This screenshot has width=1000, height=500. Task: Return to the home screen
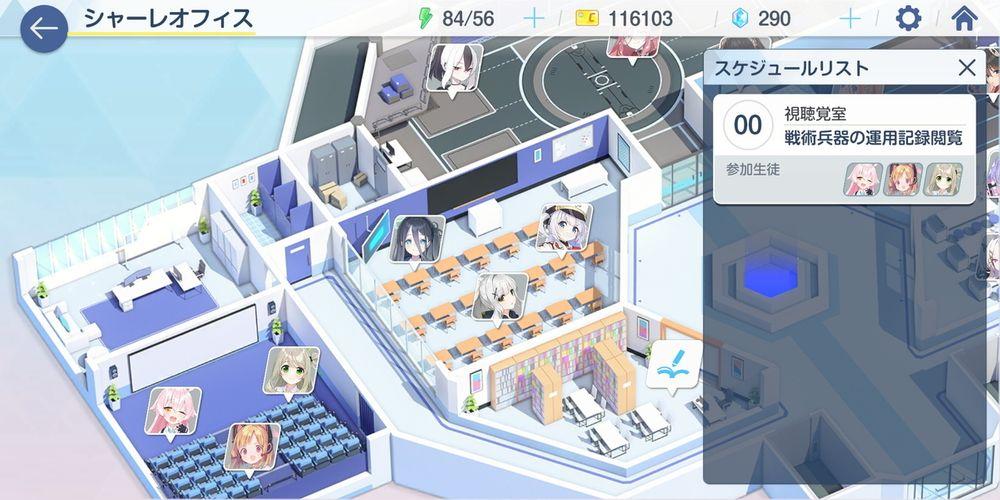pyautogui.click(x=965, y=18)
